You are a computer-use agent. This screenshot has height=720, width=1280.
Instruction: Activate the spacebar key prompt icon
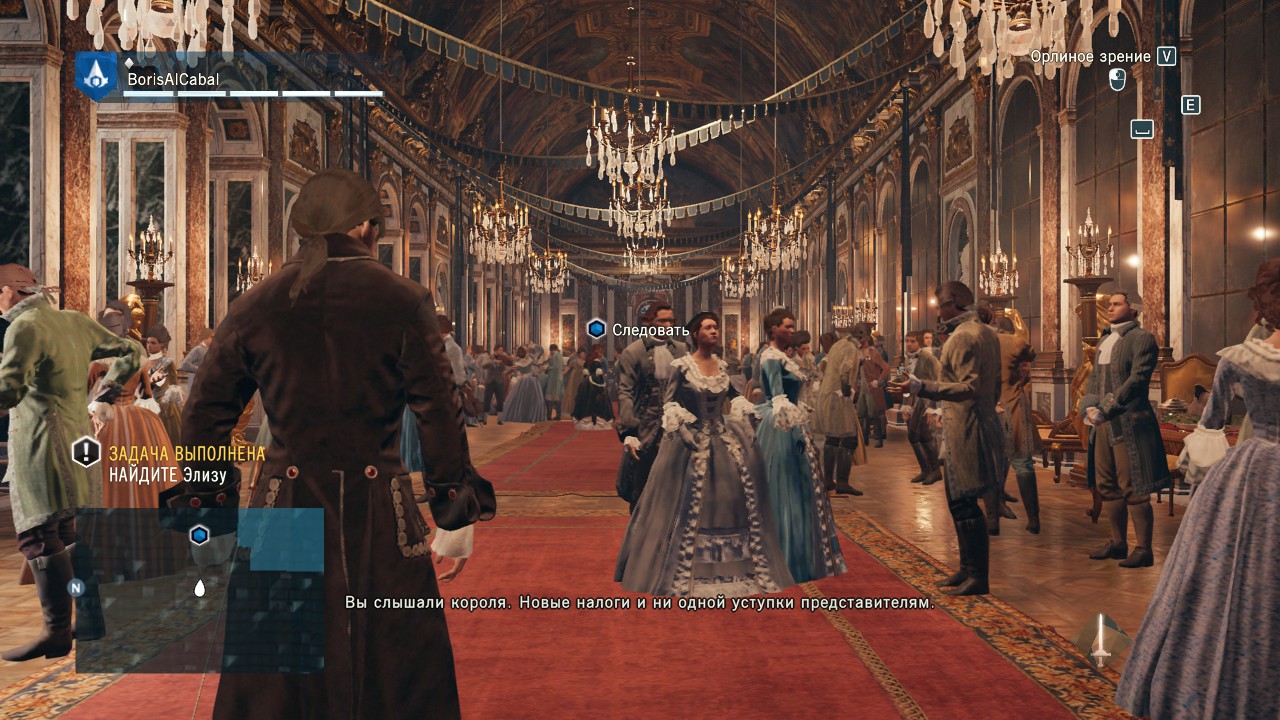[1140, 128]
